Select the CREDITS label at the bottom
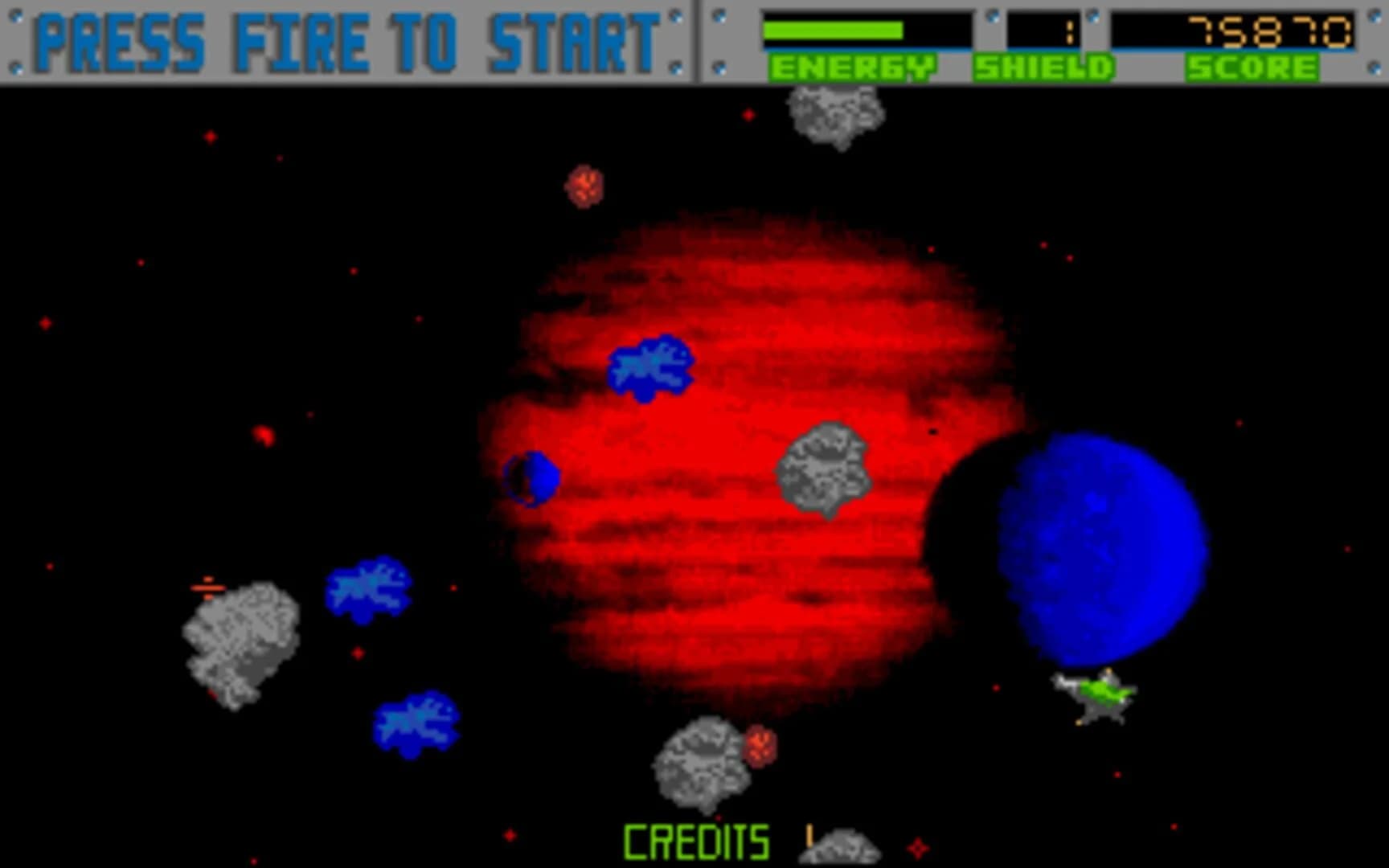The image size is (1389, 868). tap(697, 842)
